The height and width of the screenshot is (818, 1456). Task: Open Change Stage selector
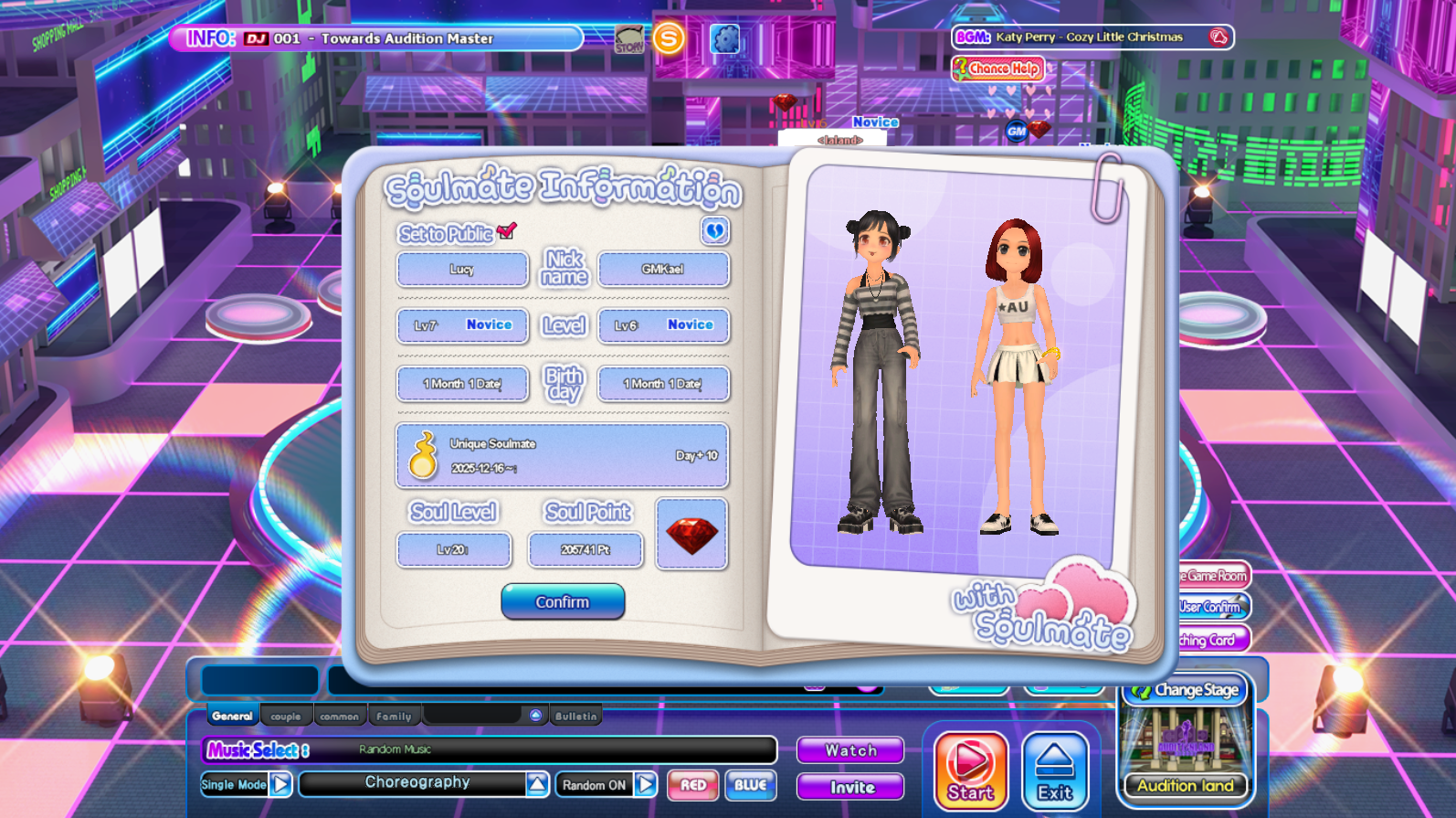[x=1187, y=690]
